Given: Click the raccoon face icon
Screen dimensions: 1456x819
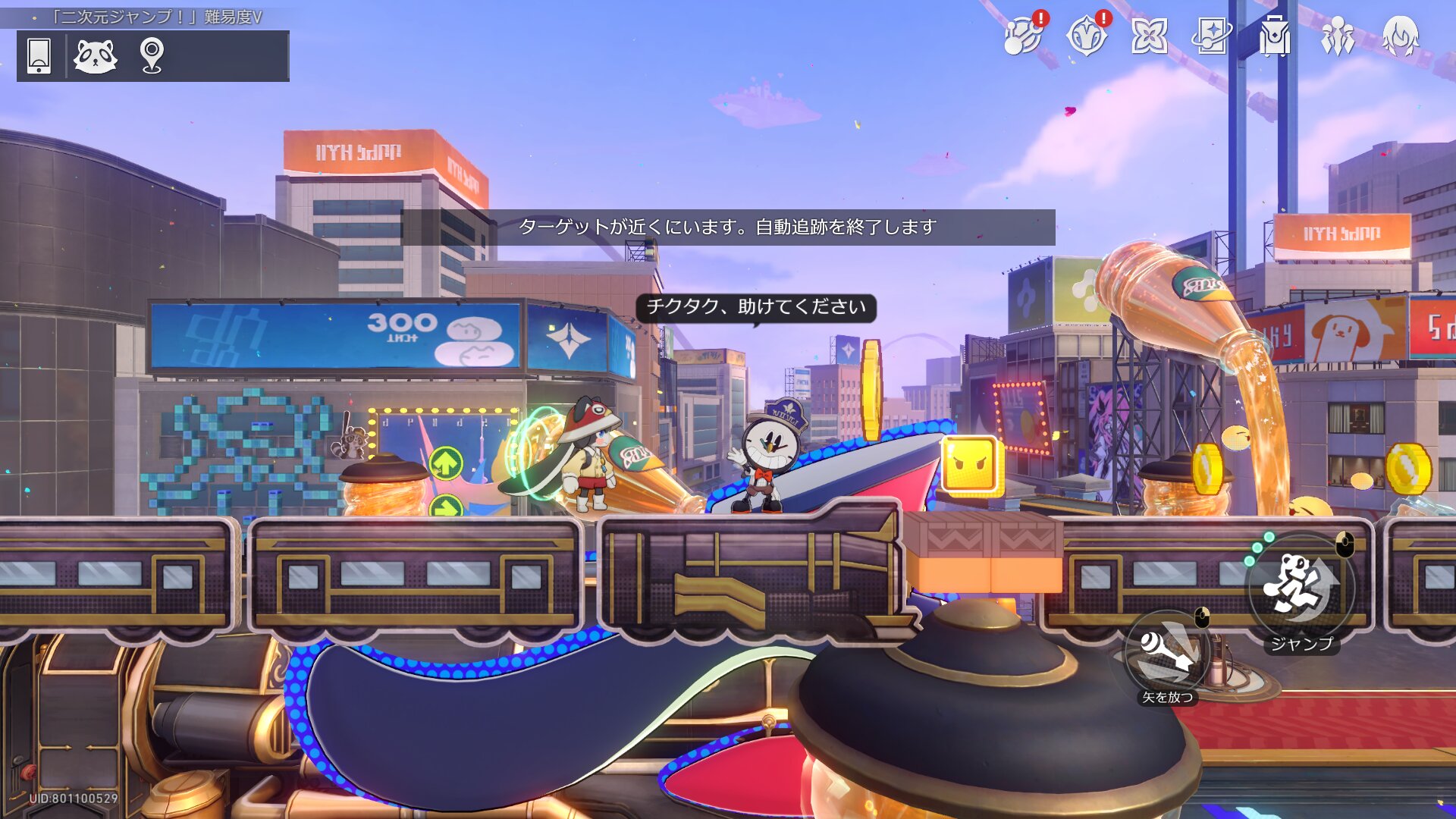Looking at the screenshot, I should coord(96,55).
